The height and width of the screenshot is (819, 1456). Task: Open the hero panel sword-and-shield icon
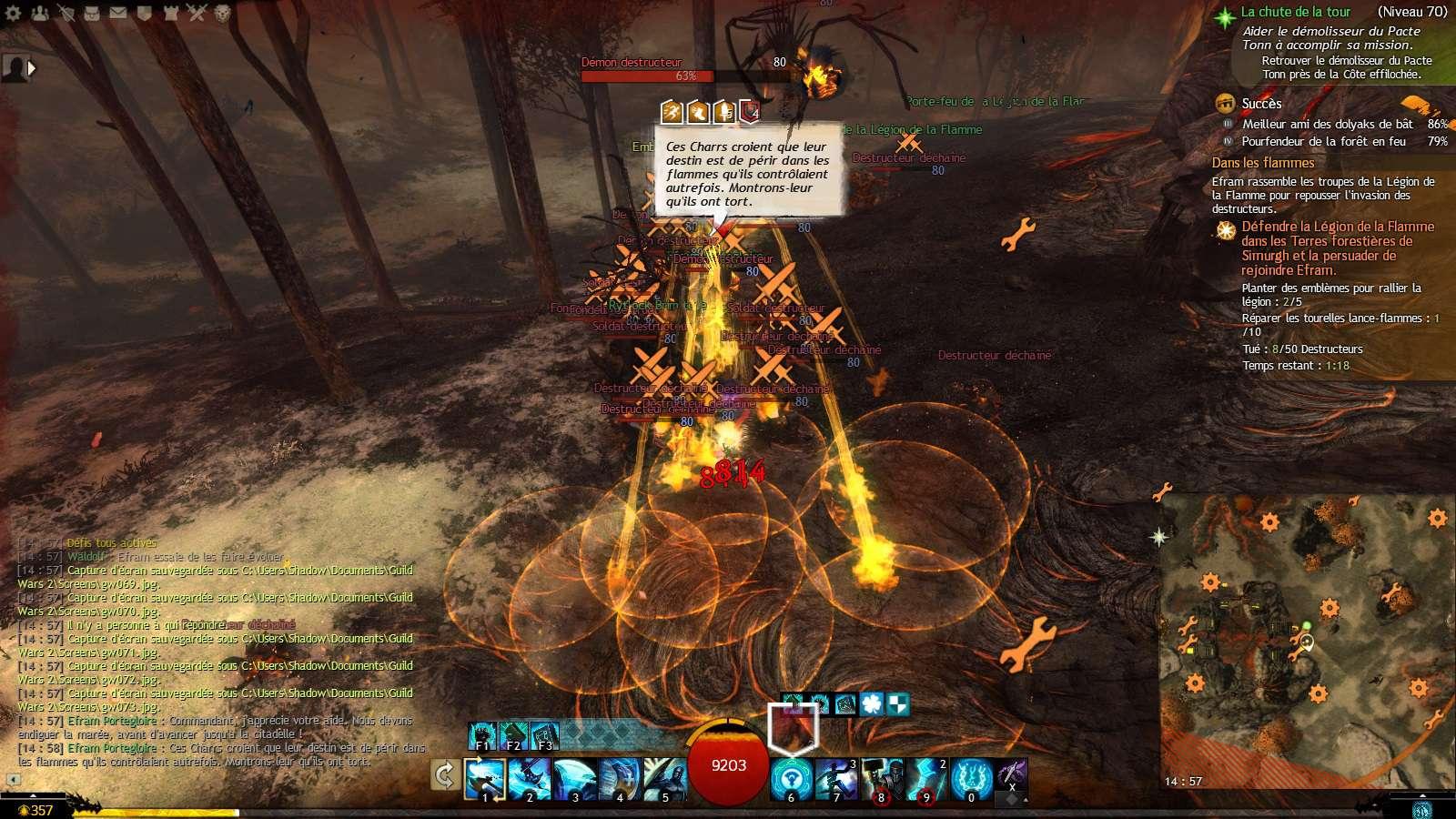point(66,13)
